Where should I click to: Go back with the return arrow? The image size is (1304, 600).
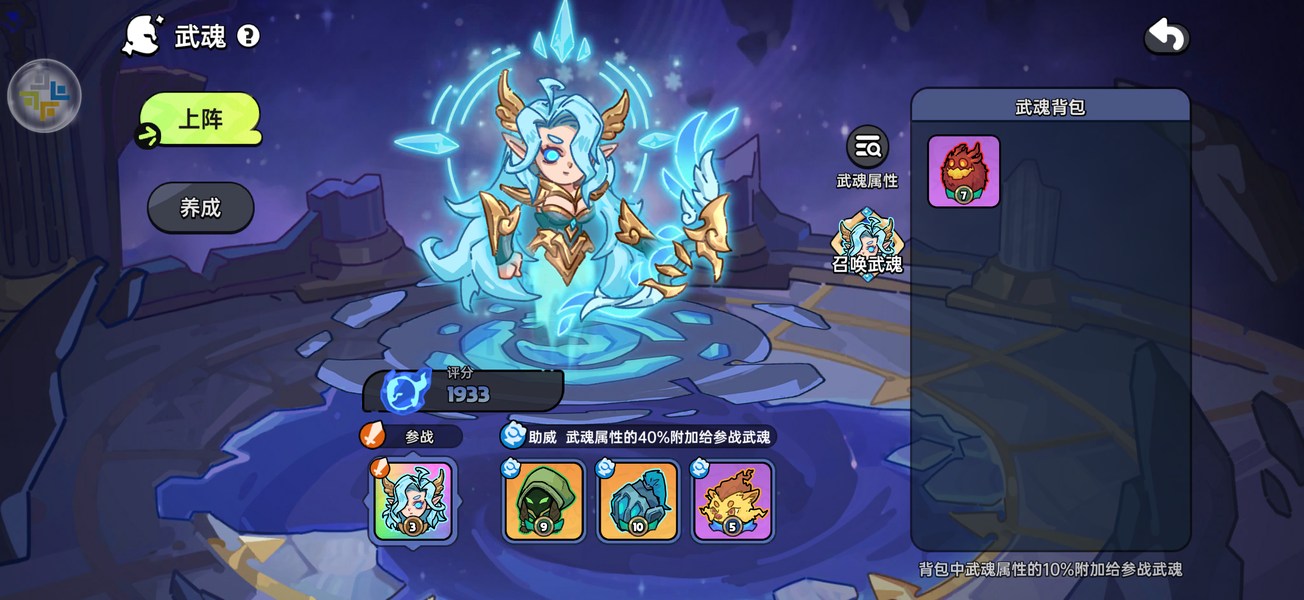click(1166, 36)
